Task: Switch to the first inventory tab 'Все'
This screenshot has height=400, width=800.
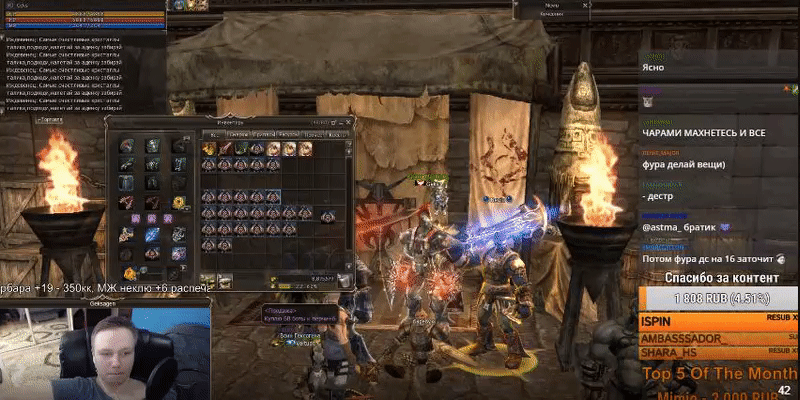Action: [x=212, y=133]
